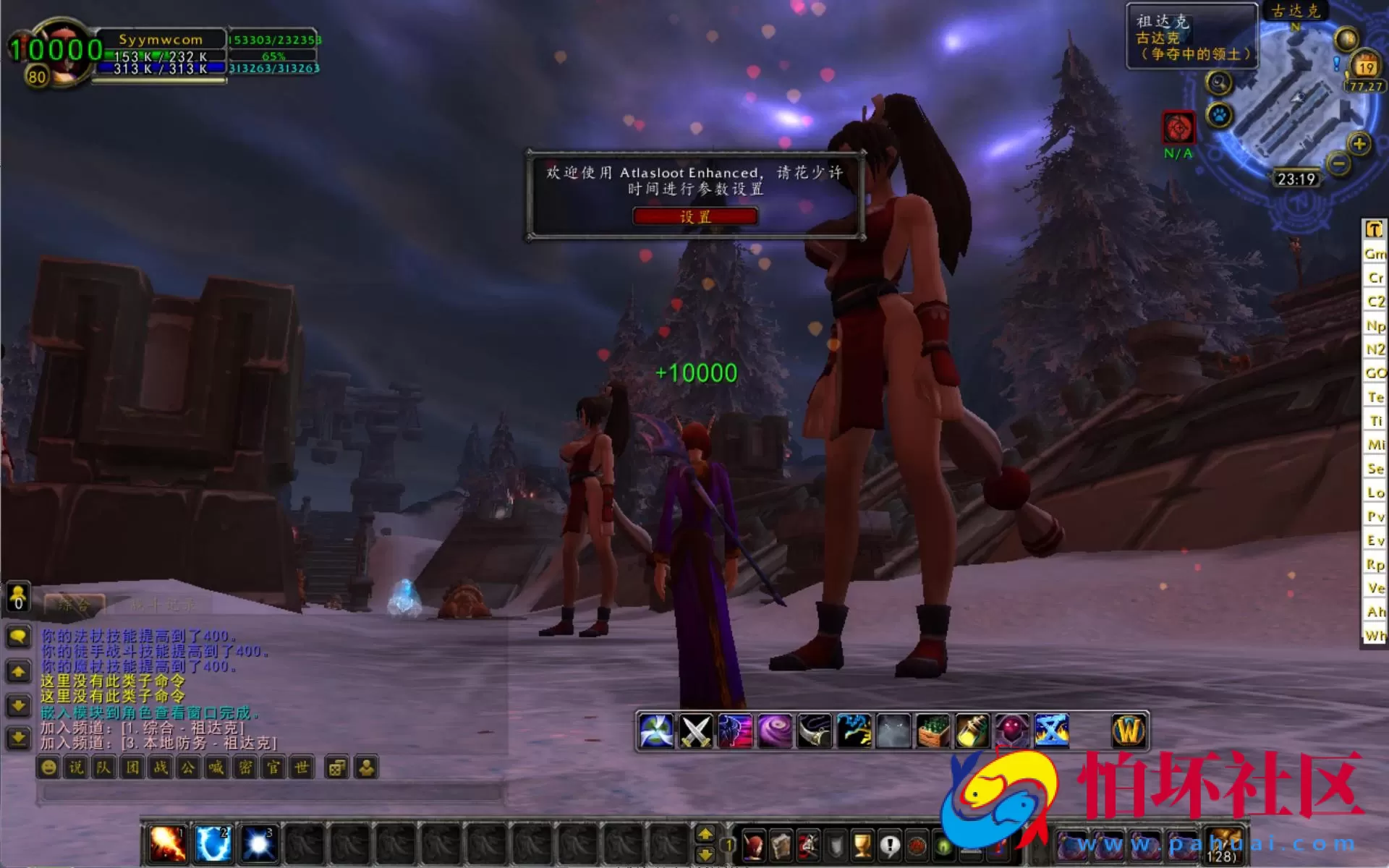Click the 23:19 clock under the minimap
Screen dimensions: 1389x868
click(x=1297, y=179)
